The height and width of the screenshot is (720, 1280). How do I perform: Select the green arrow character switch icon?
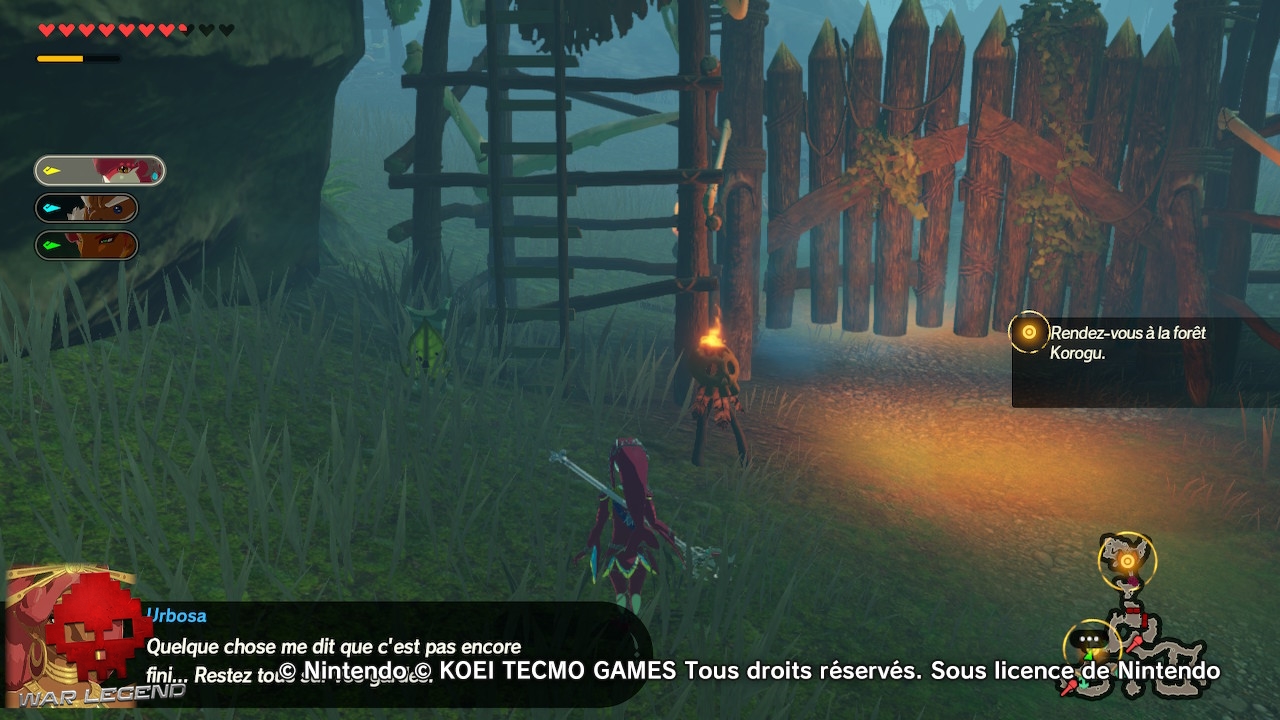(x=52, y=244)
